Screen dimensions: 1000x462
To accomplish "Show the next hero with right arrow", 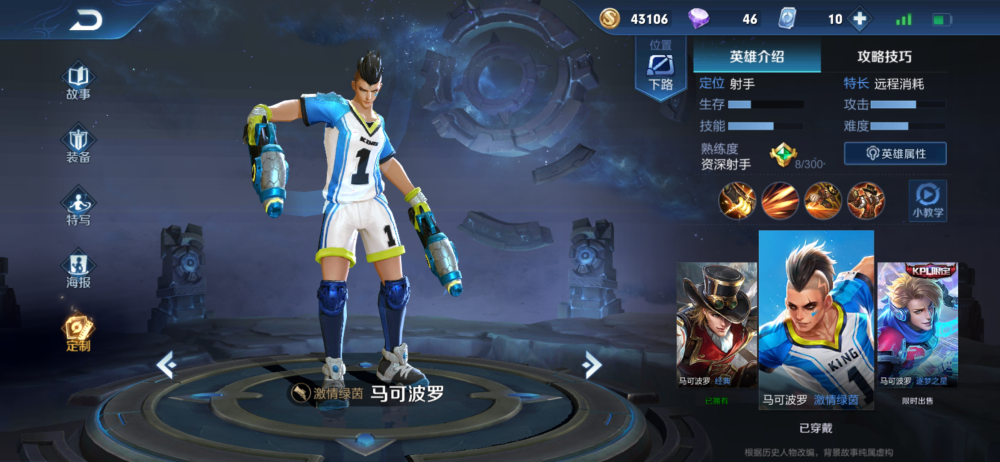I will (592, 365).
